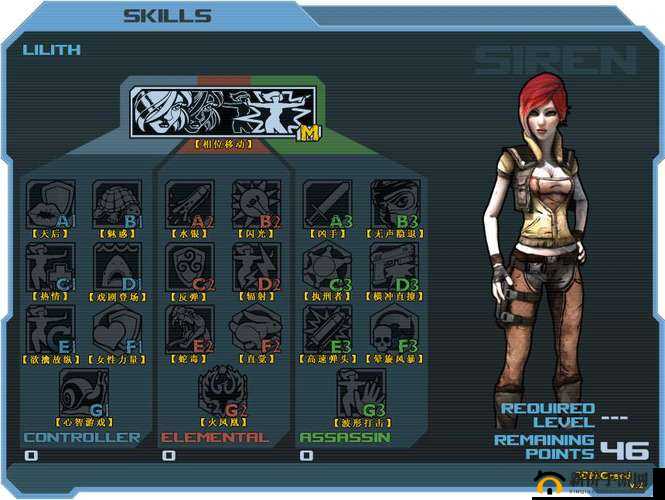665x500 pixels.
Task: Choose the blade skill icon A3
Action: coord(328,203)
